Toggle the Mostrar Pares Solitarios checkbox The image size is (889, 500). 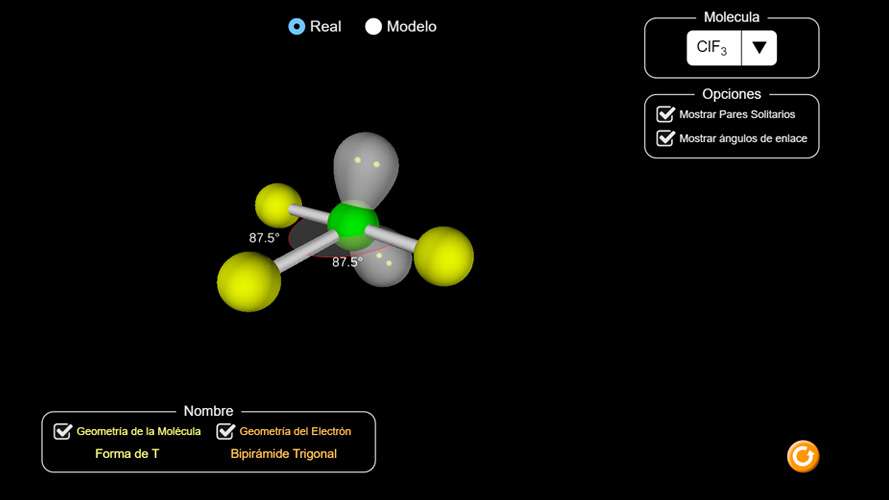click(666, 114)
